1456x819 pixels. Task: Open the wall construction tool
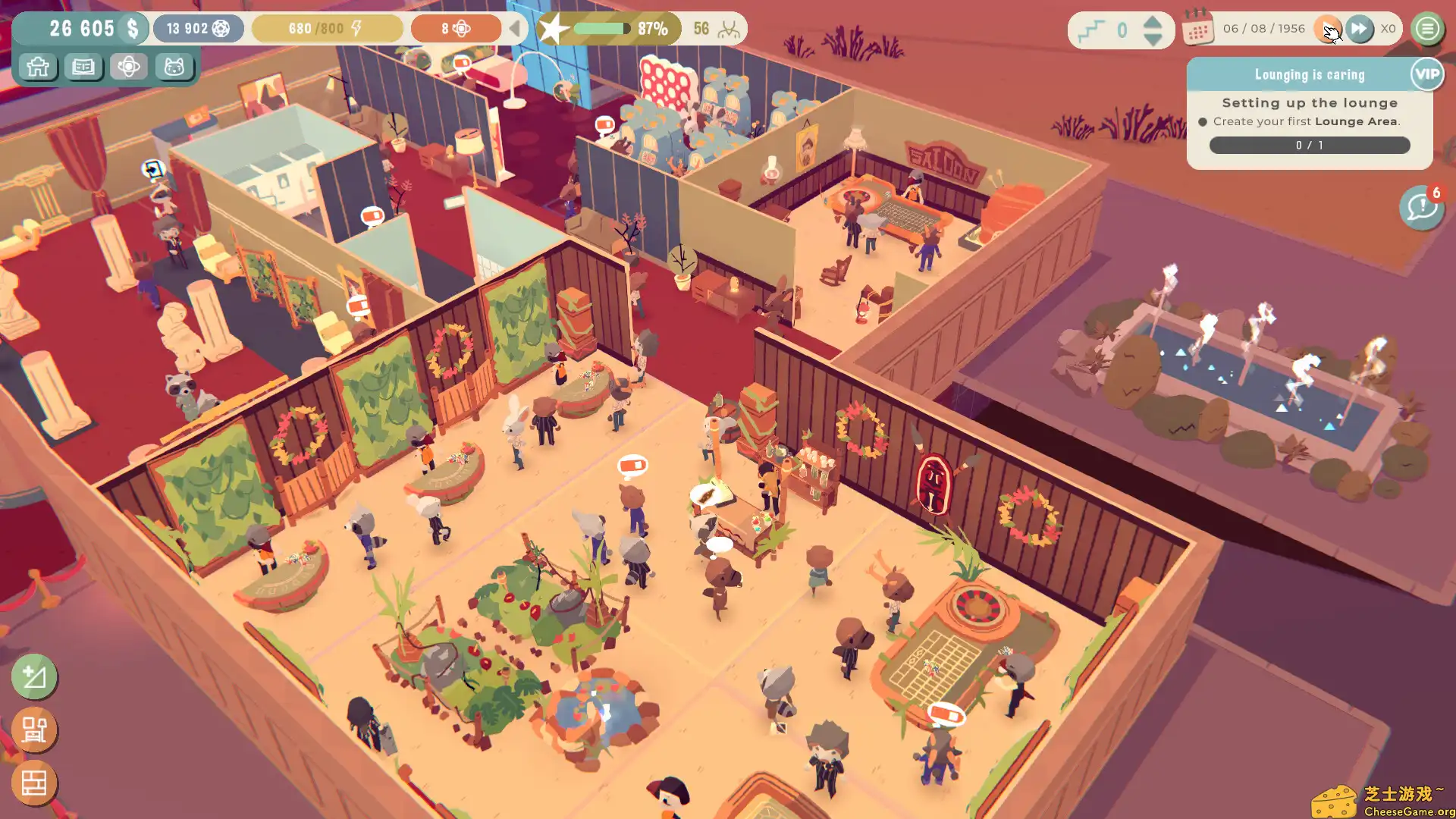click(x=34, y=783)
